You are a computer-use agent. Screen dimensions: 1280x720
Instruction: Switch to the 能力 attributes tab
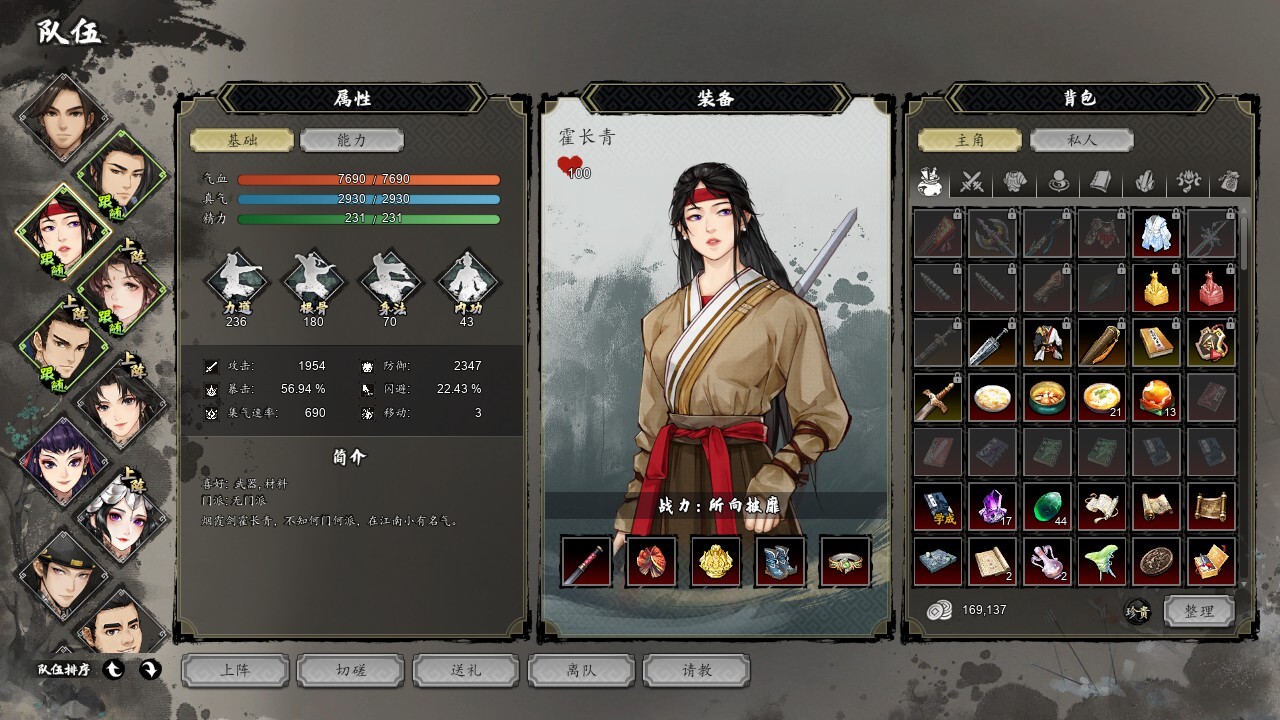click(351, 140)
